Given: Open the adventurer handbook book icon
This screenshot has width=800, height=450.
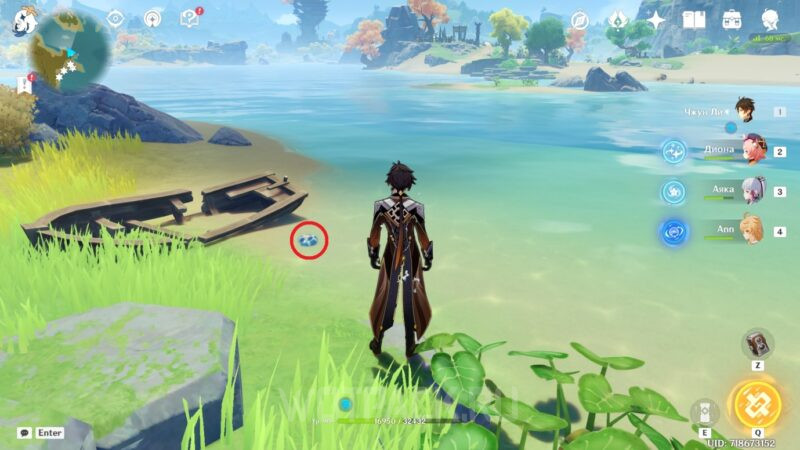Looking at the screenshot, I should 694,20.
